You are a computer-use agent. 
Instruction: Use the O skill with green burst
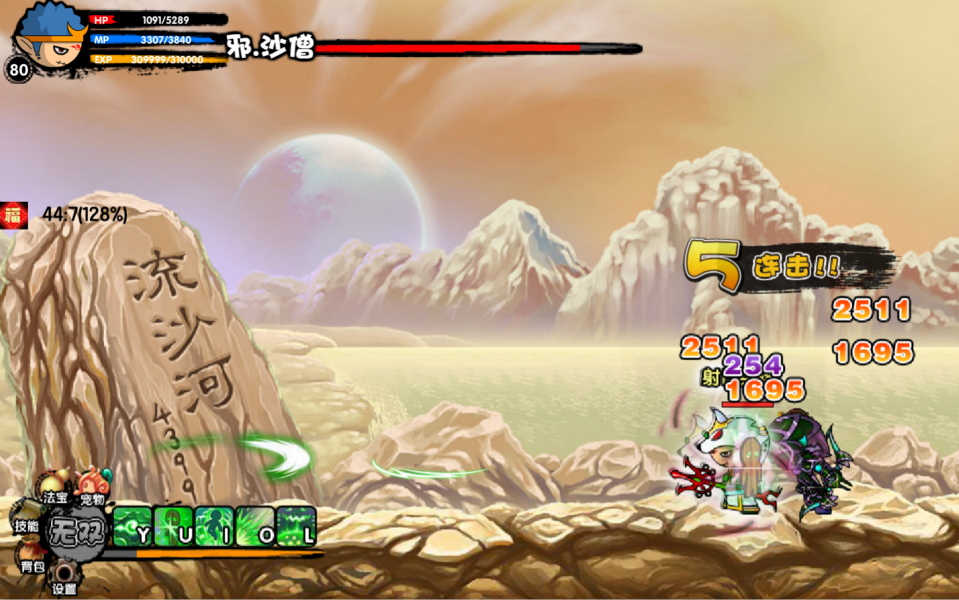255,526
